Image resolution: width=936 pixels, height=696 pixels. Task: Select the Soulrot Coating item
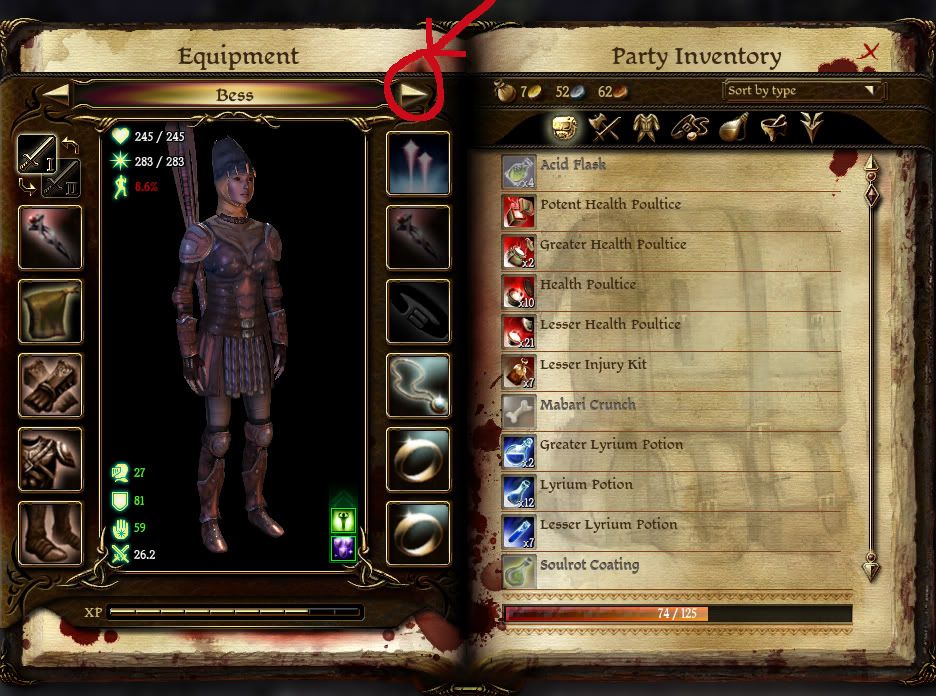pos(589,565)
